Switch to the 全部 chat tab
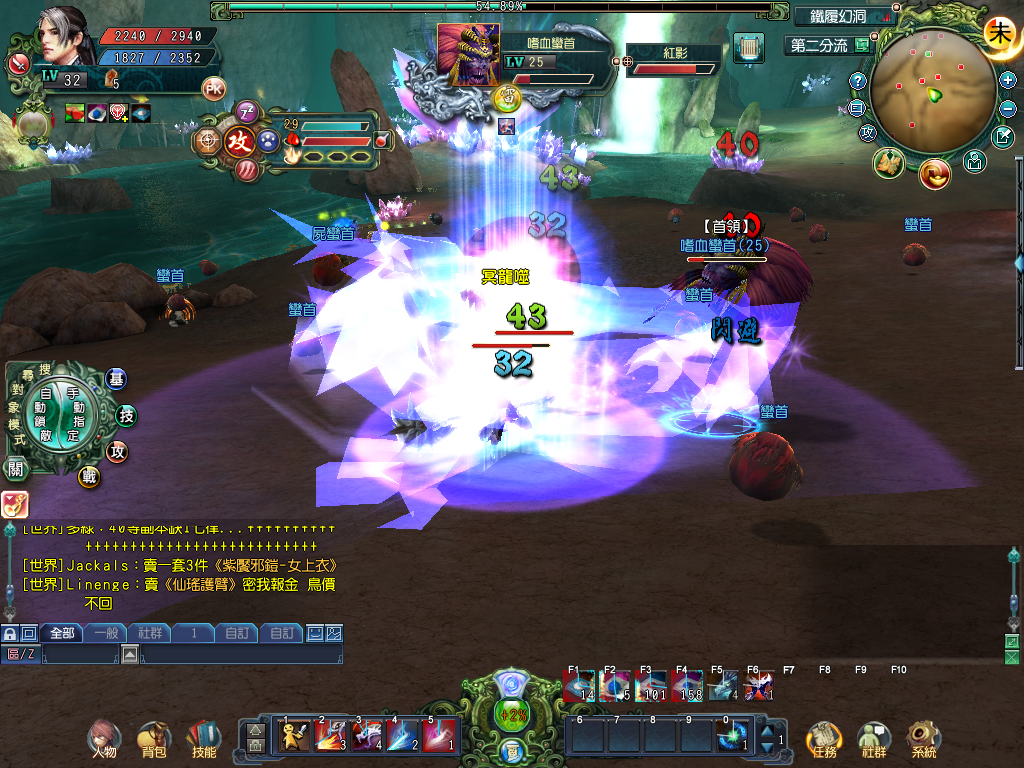Screen dimensions: 1024x768 click(x=62, y=633)
